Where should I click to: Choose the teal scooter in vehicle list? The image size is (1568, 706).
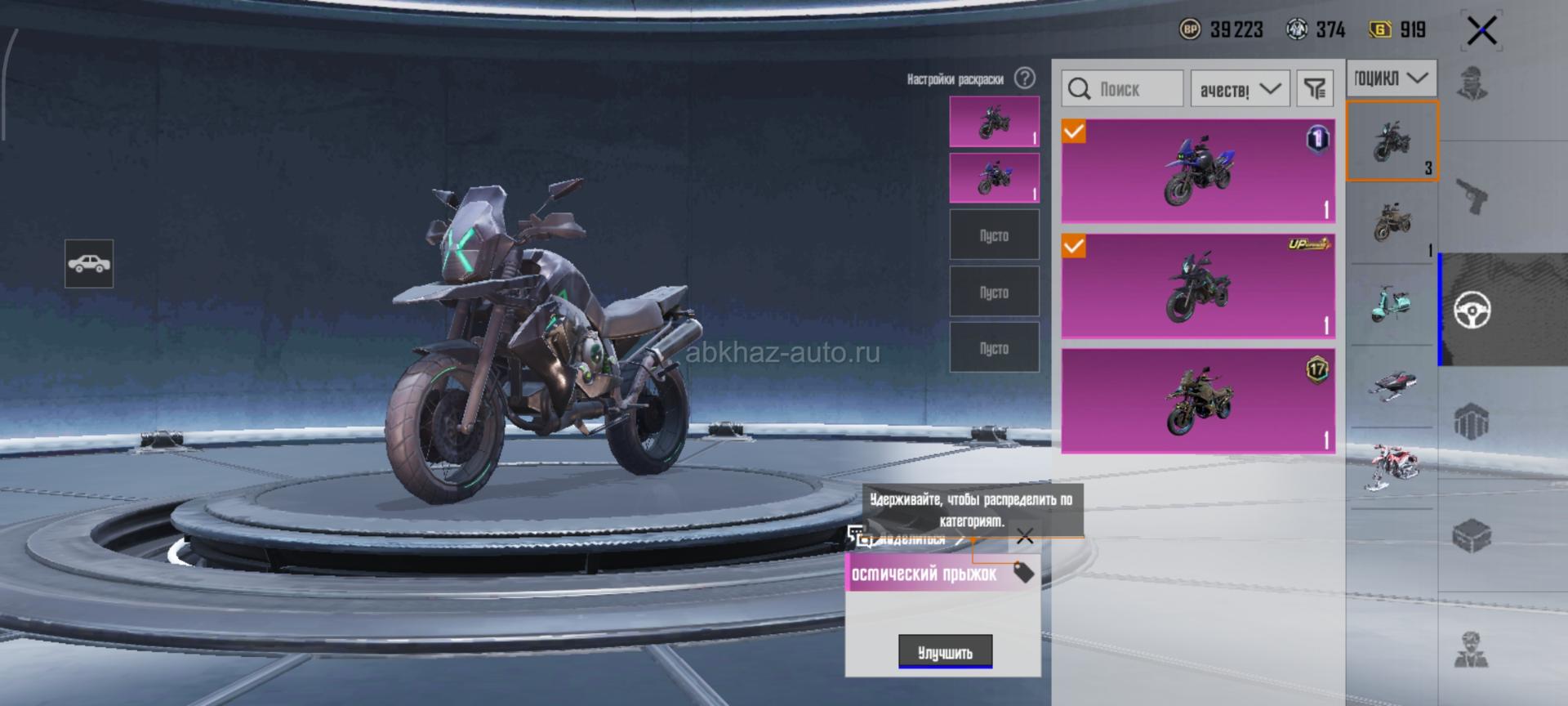click(1390, 304)
